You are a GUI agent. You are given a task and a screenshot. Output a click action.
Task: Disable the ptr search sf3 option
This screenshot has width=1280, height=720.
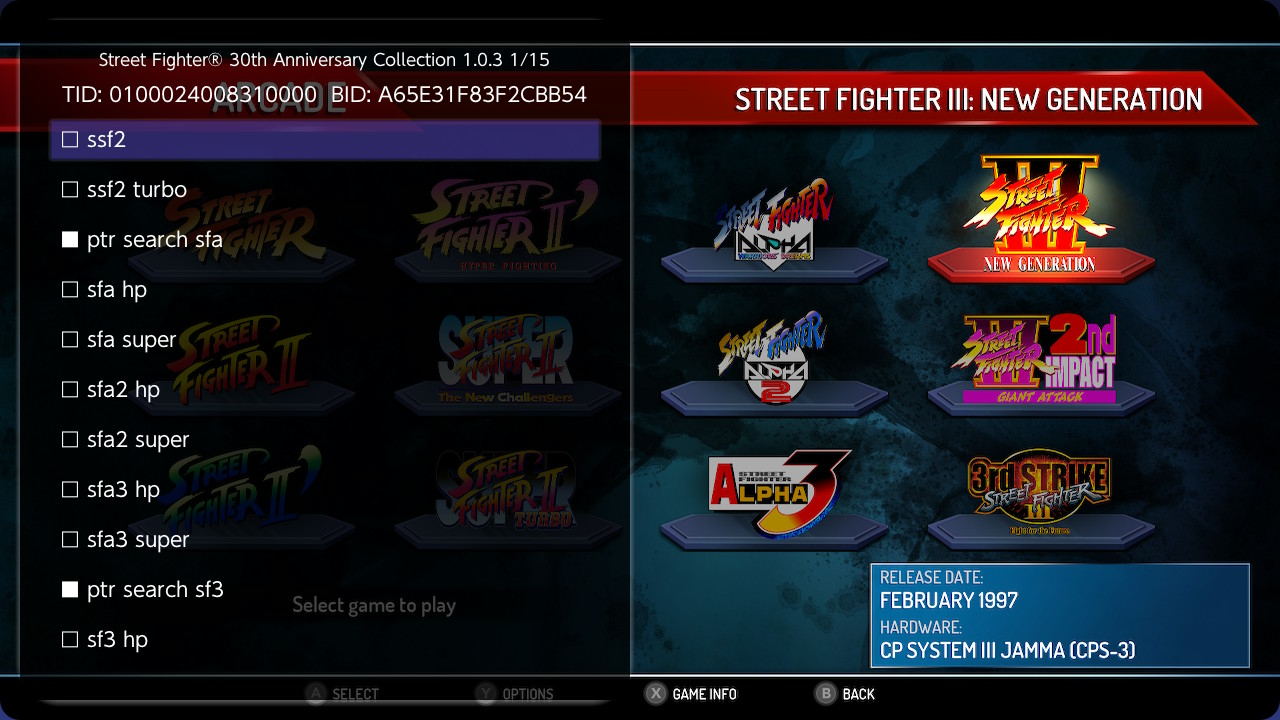[x=70, y=589]
